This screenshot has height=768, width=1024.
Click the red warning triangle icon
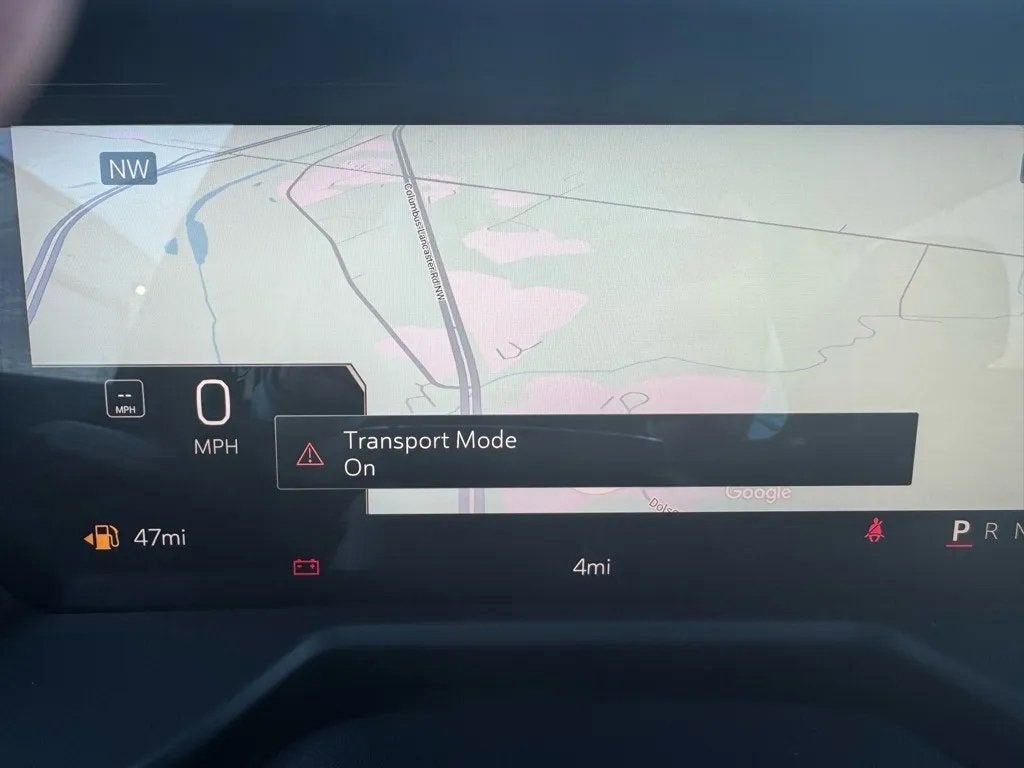click(x=310, y=454)
